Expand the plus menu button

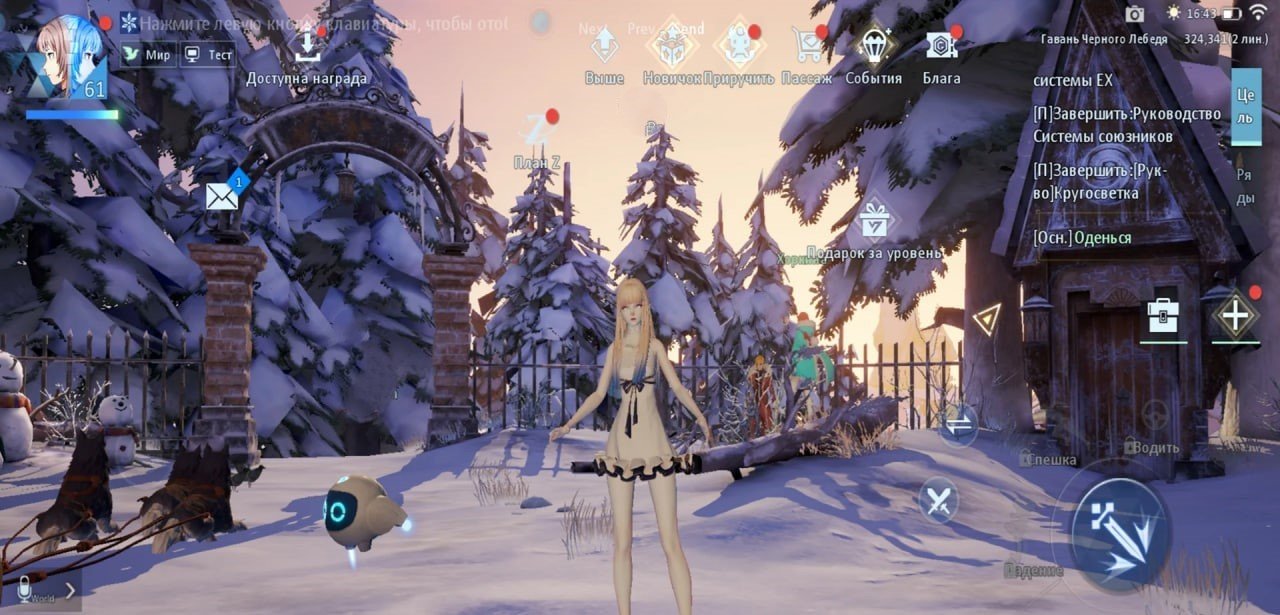[1236, 317]
